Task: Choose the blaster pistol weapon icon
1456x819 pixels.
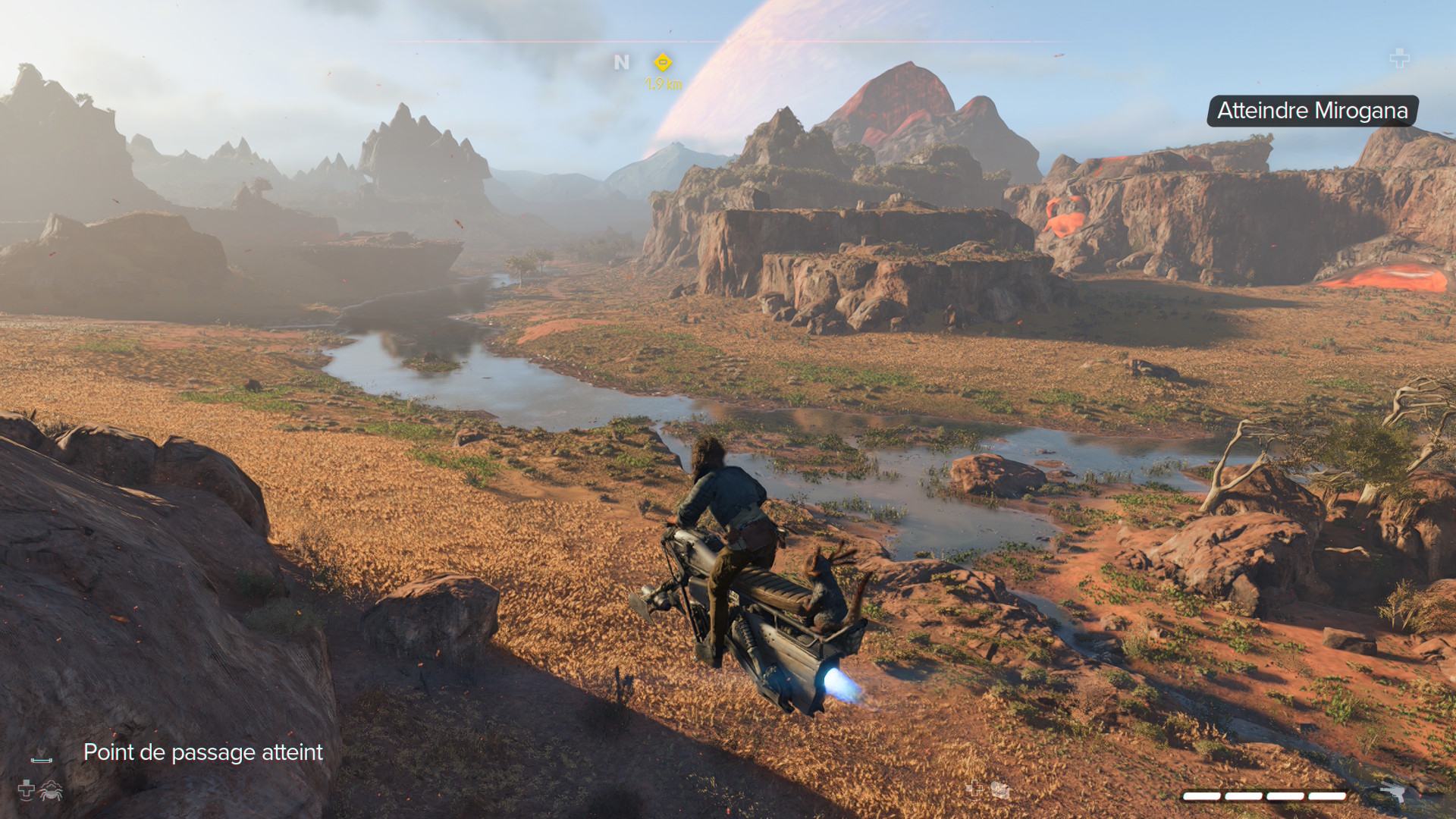Action: (x=1392, y=792)
